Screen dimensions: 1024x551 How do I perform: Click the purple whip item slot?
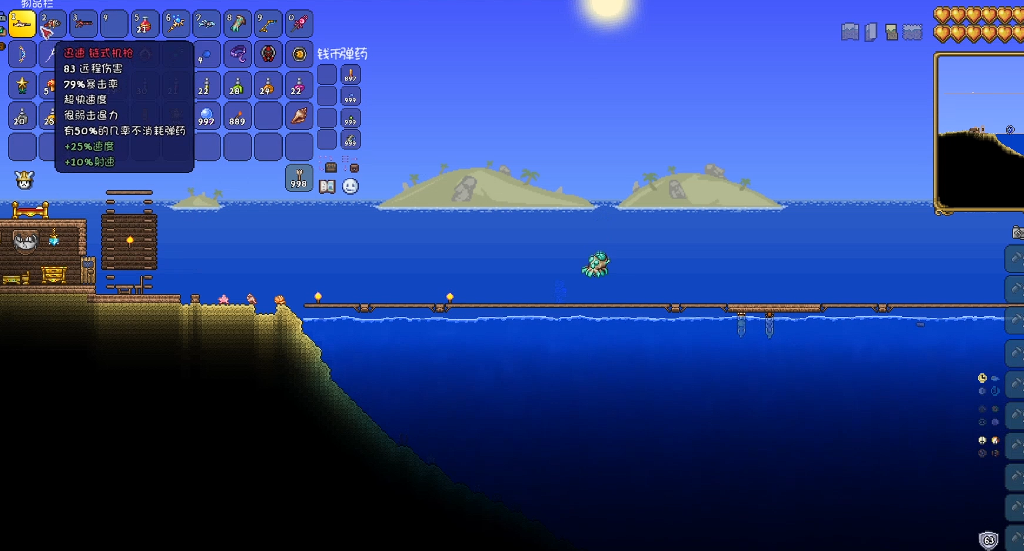(x=238, y=54)
